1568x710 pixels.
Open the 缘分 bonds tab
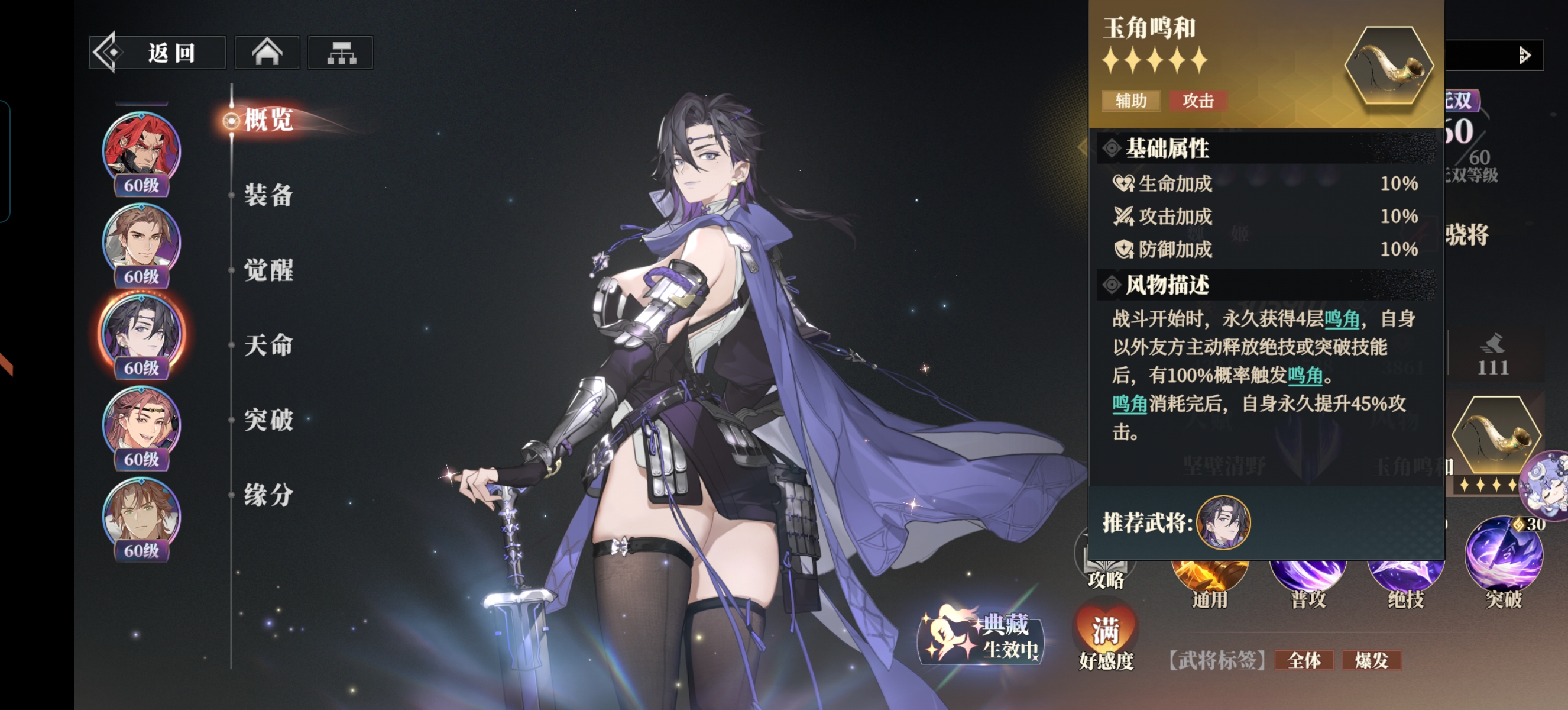point(268,495)
